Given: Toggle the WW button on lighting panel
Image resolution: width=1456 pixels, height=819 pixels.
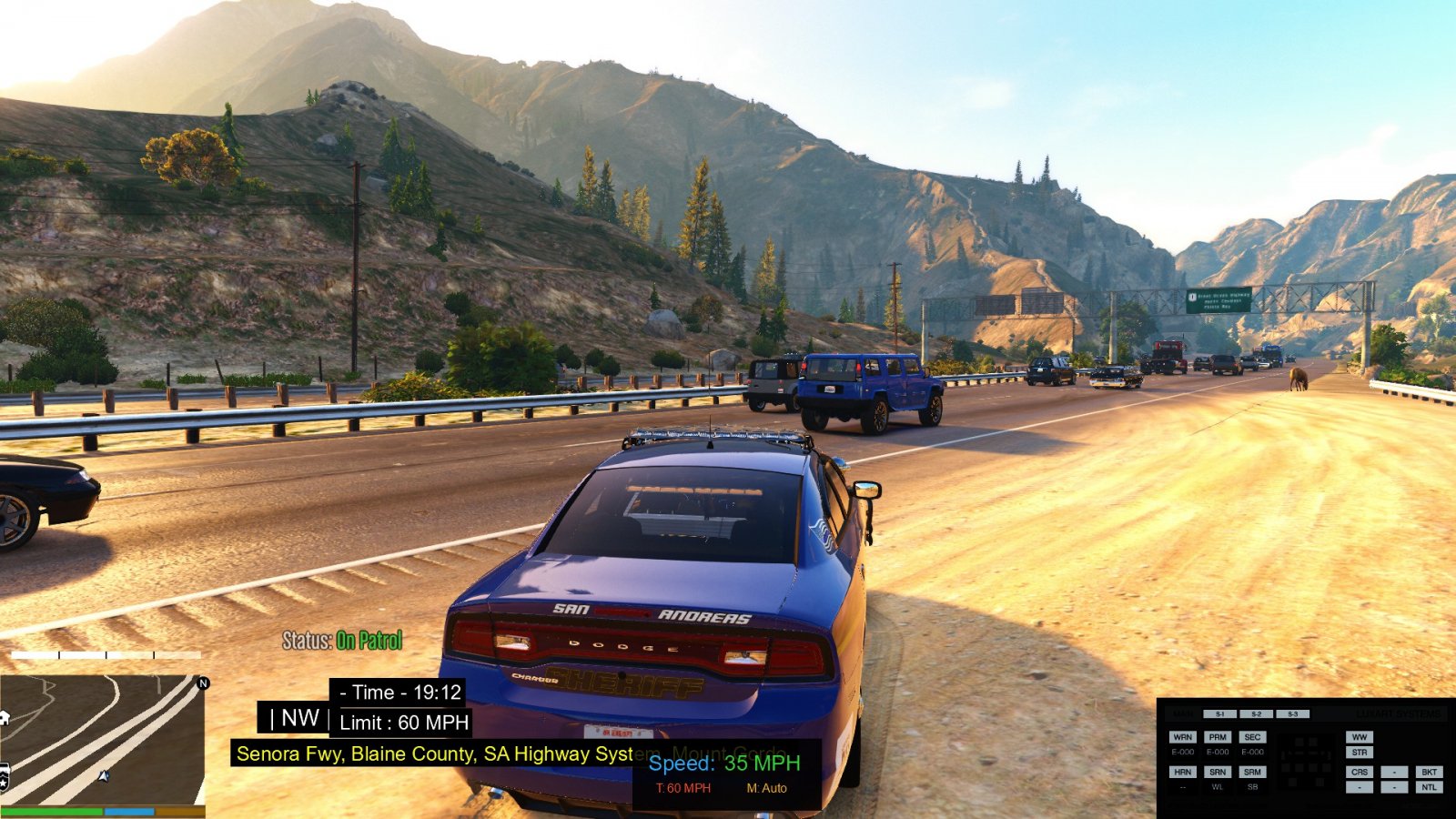Looking at the screenshot, I should [1360, 737].
